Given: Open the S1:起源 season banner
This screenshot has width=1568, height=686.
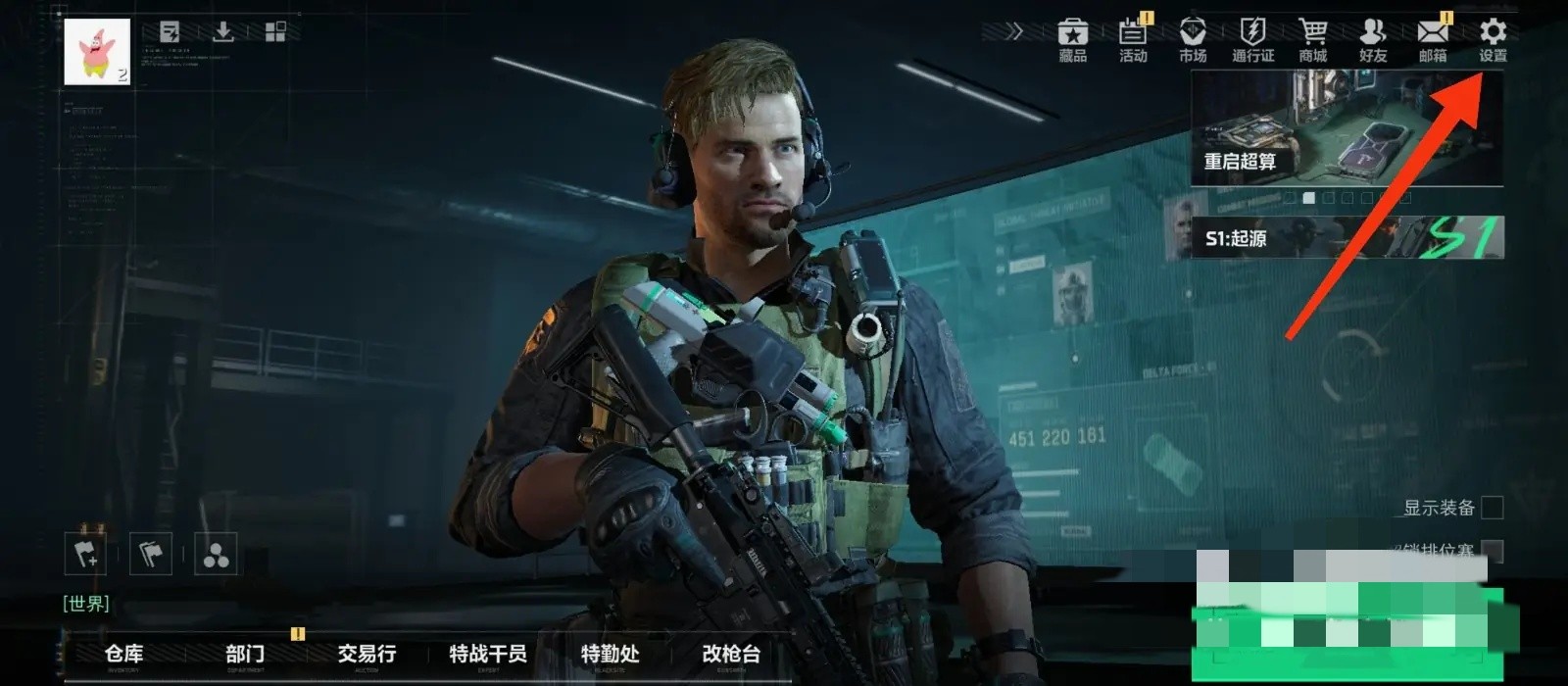Looking at the screenshot, I should [x=1347, y=238].
